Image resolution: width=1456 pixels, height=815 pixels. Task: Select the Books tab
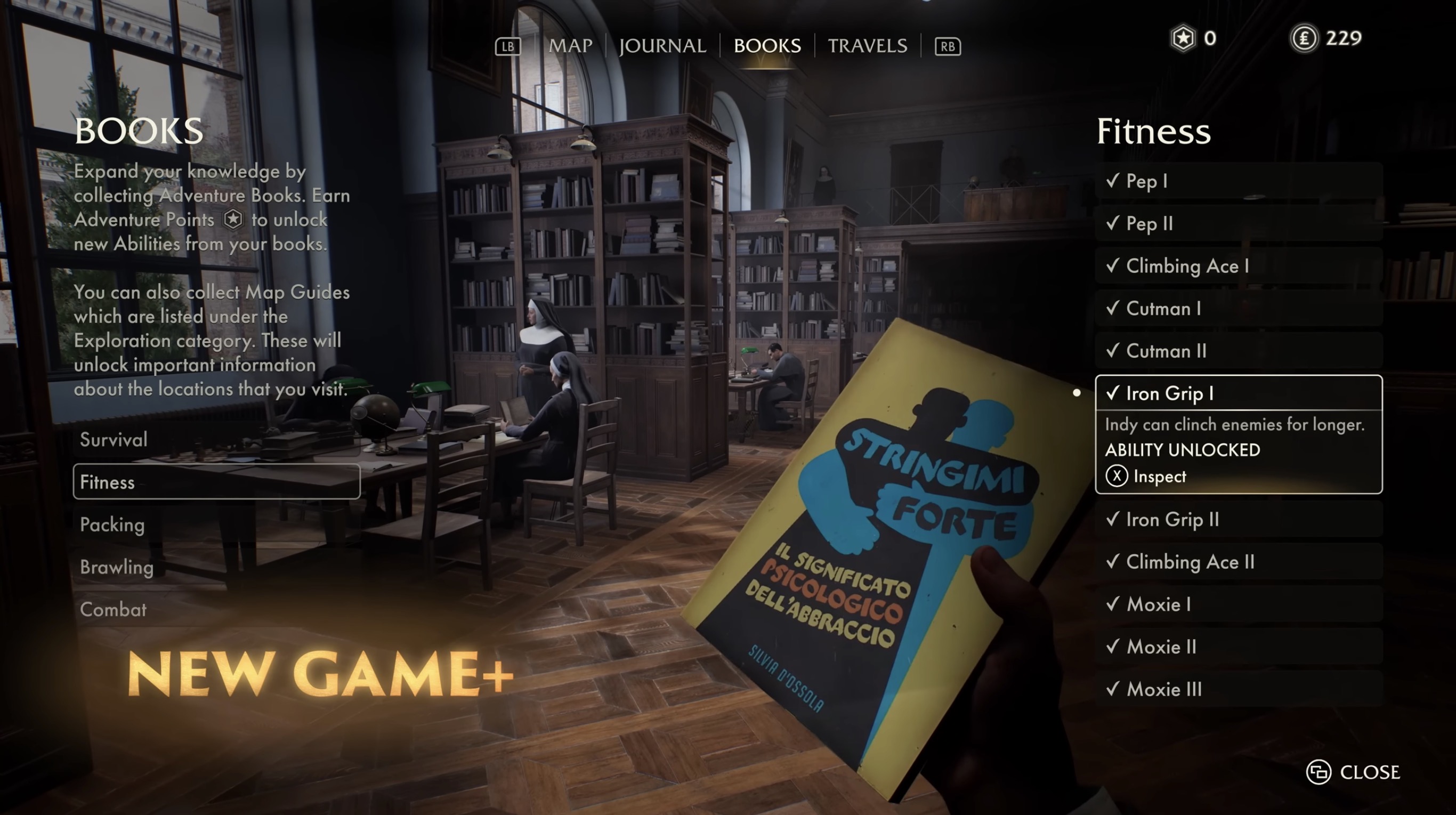point(767,45)
